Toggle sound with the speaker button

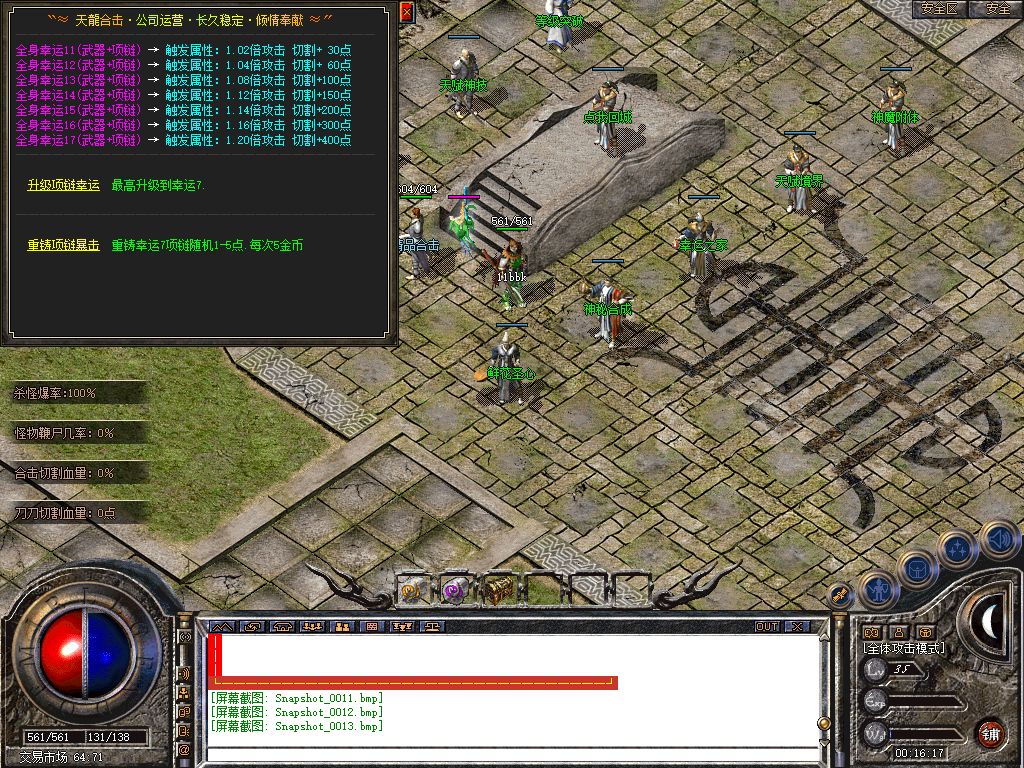998,540
